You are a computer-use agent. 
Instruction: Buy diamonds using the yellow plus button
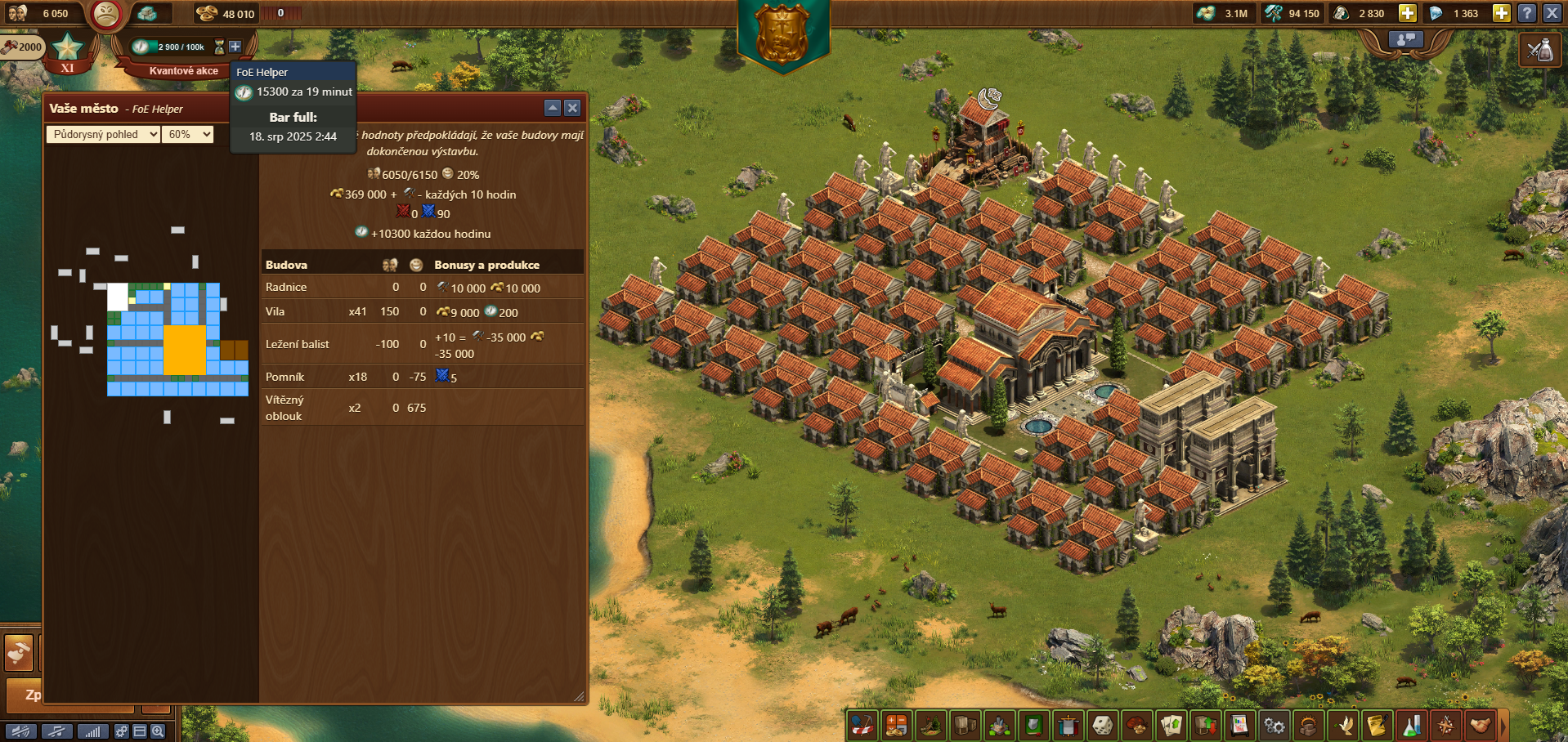[x=1501, y=13]
